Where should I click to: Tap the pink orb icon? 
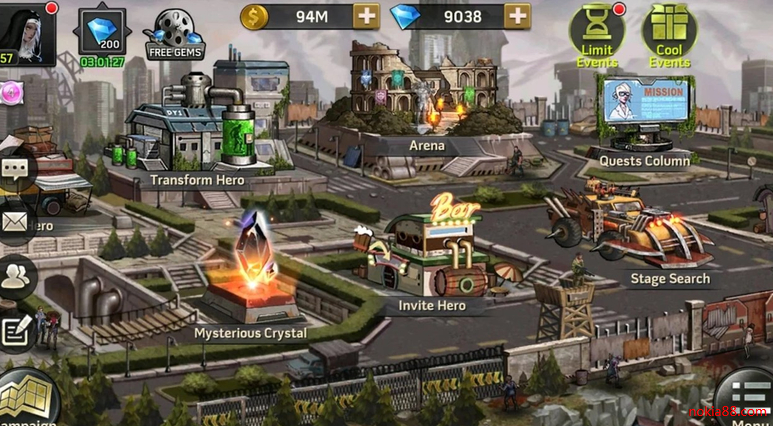click(x=10, y=92)
